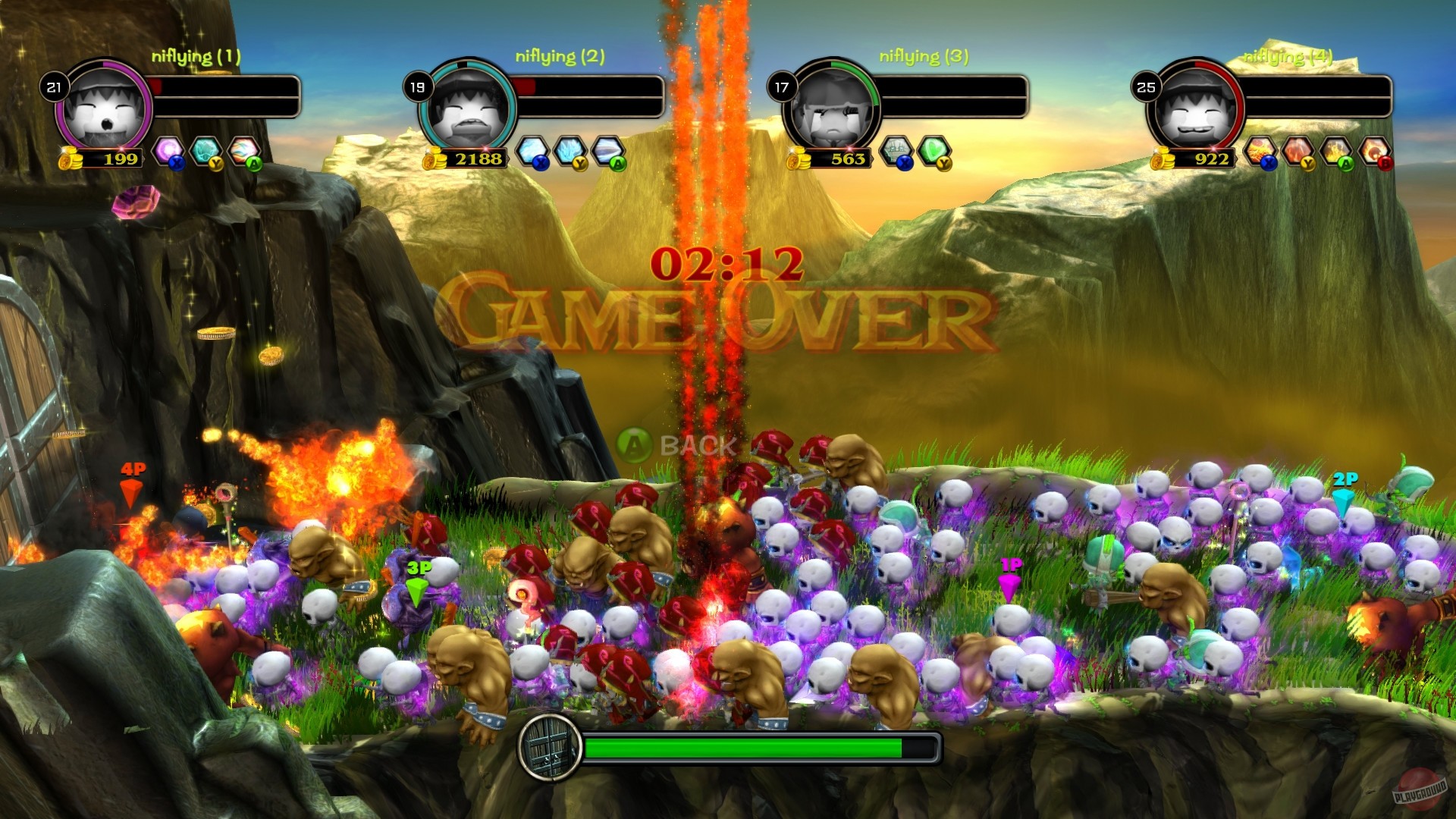Image resolution: width=1456 pixels, height=819 pixels.
Task: Select niflying (2)'s ice crystal Y ability
Action: (x=570, y=149)
